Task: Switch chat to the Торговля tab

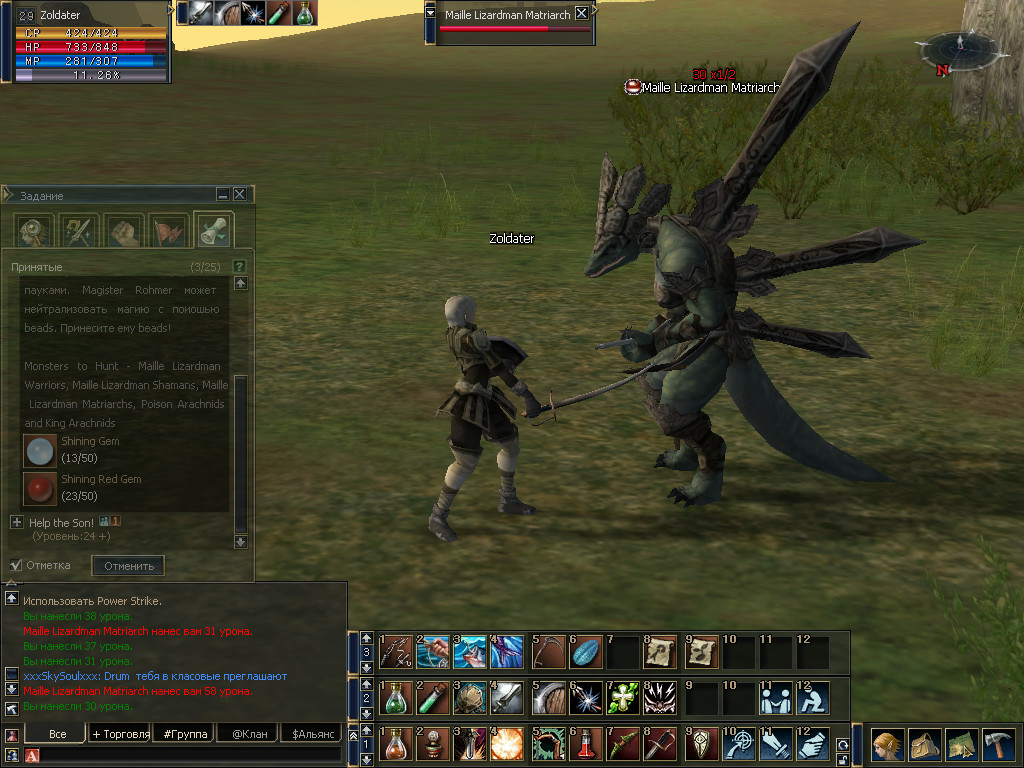Action: tap(120, 734)
